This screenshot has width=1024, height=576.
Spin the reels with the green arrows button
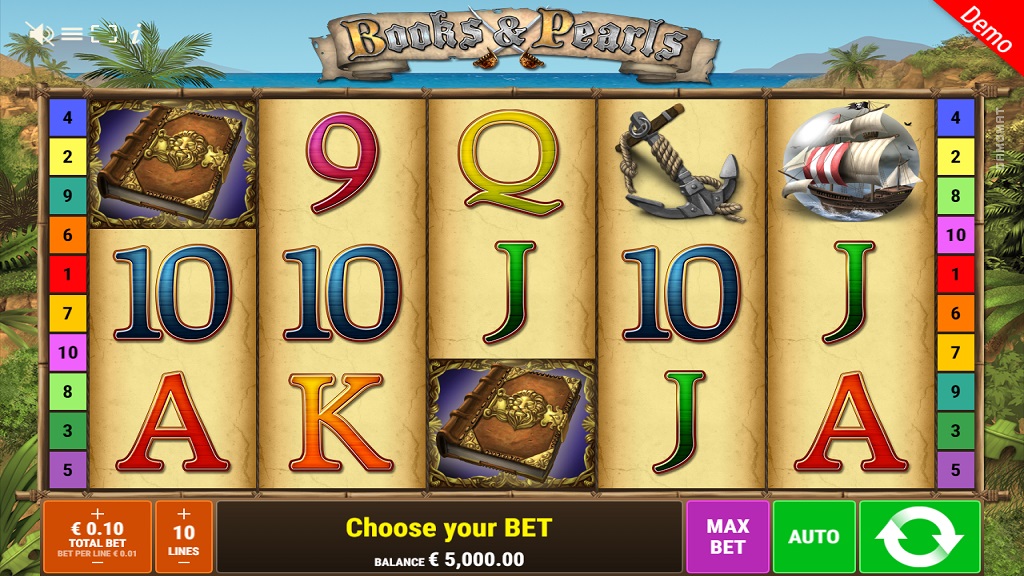pos(920,537)
